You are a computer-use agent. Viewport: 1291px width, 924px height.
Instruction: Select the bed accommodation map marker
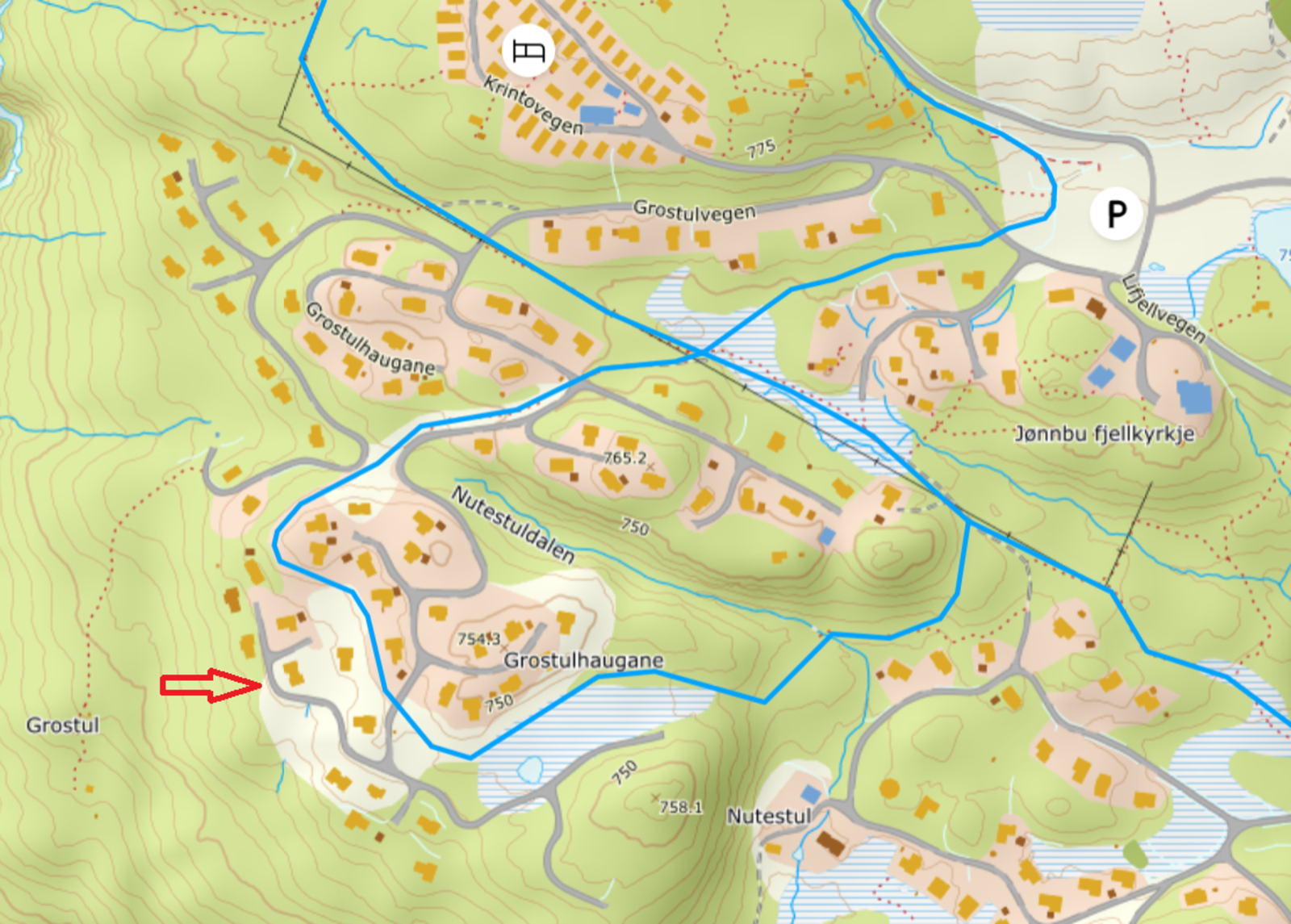(528, 51)
